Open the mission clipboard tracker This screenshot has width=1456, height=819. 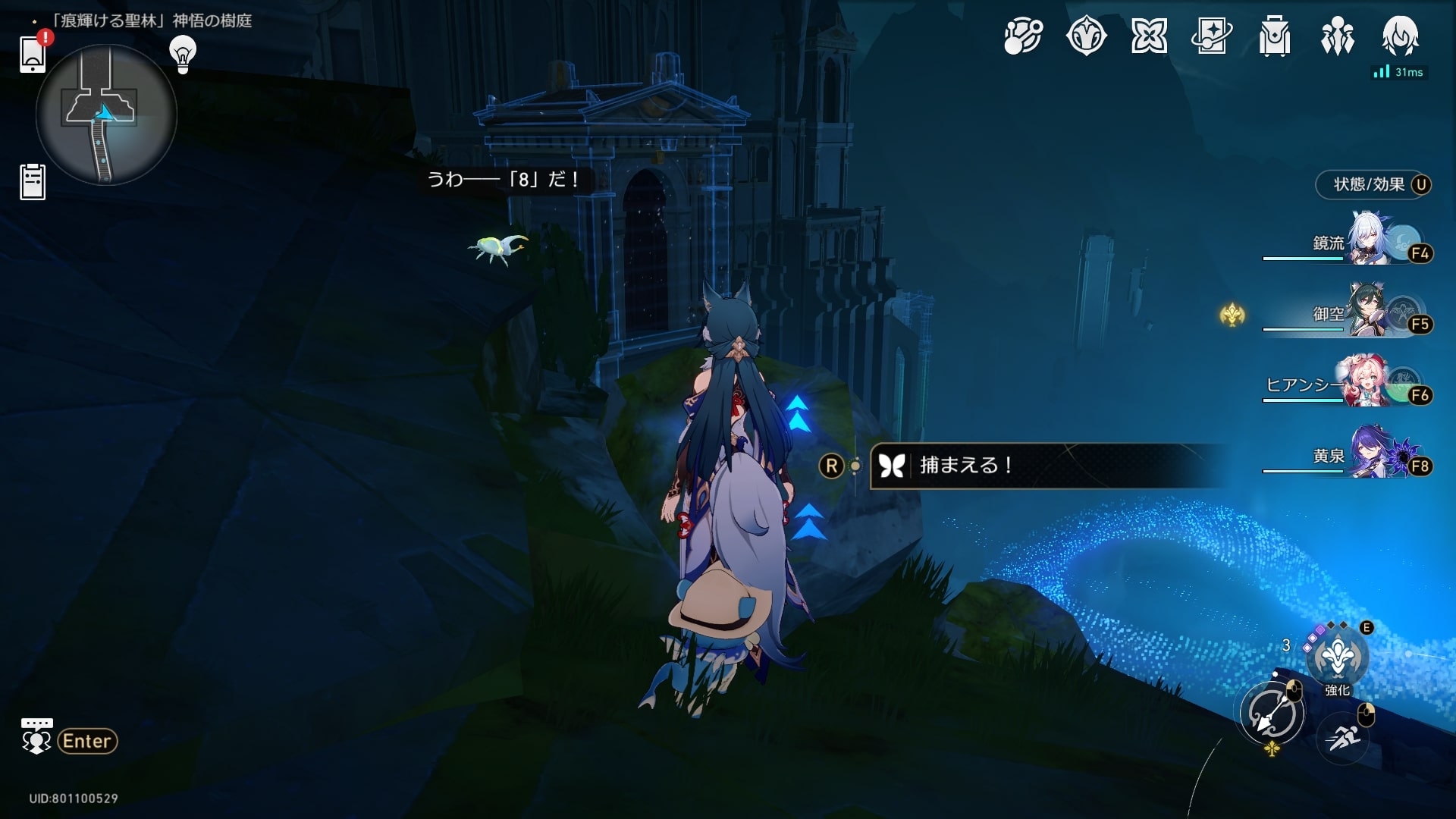click(x=33, y=182)
